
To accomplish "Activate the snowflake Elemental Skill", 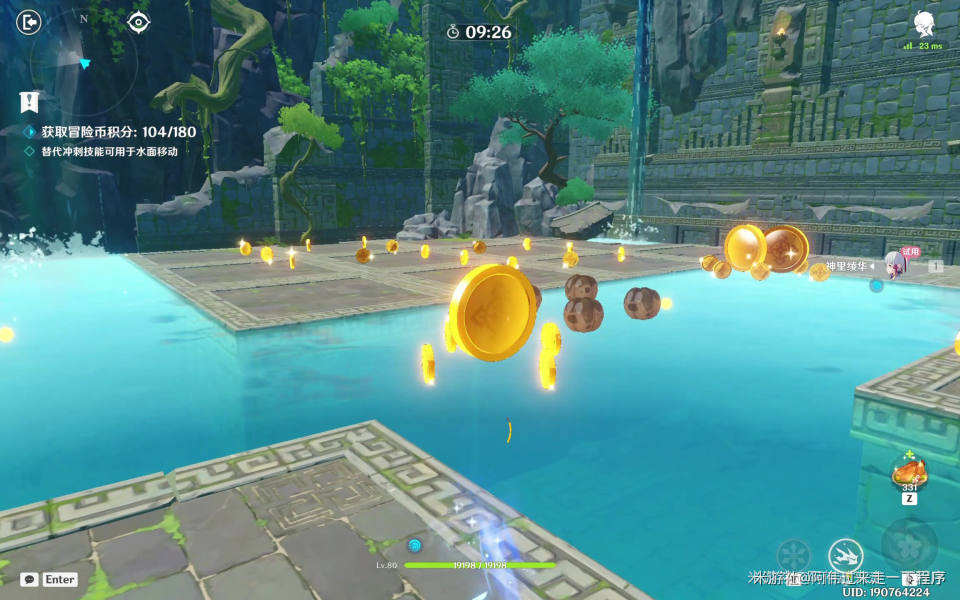I will [794, 556].
